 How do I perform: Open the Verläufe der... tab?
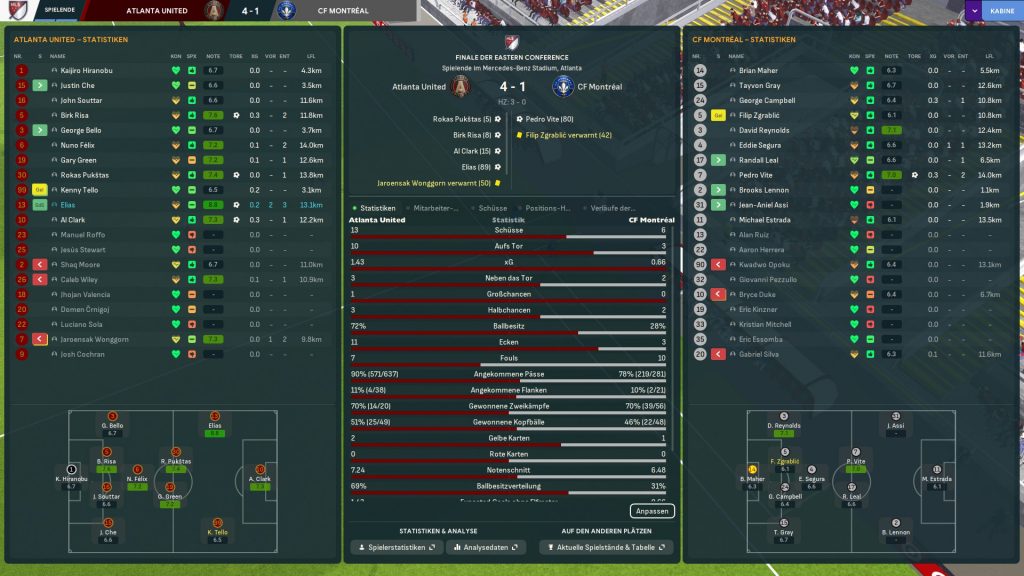pos(613,208)
